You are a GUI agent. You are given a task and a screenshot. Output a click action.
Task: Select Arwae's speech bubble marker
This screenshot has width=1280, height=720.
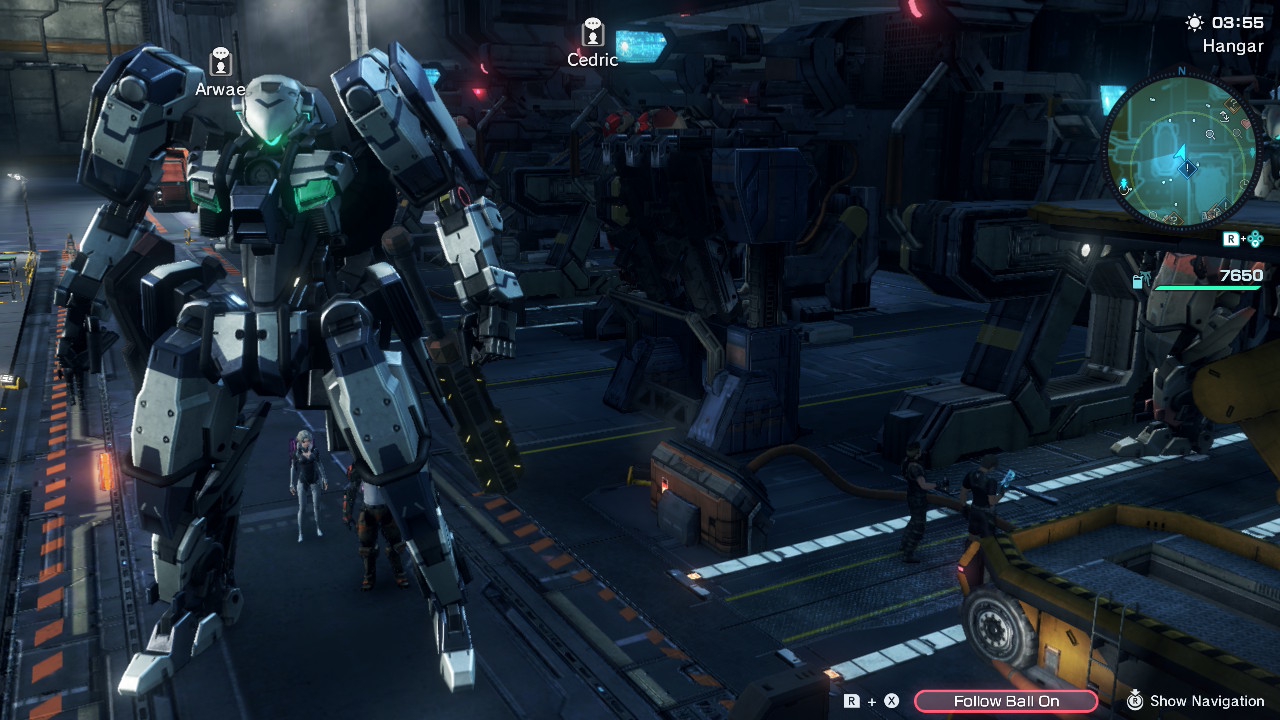(x=221, y=62)
